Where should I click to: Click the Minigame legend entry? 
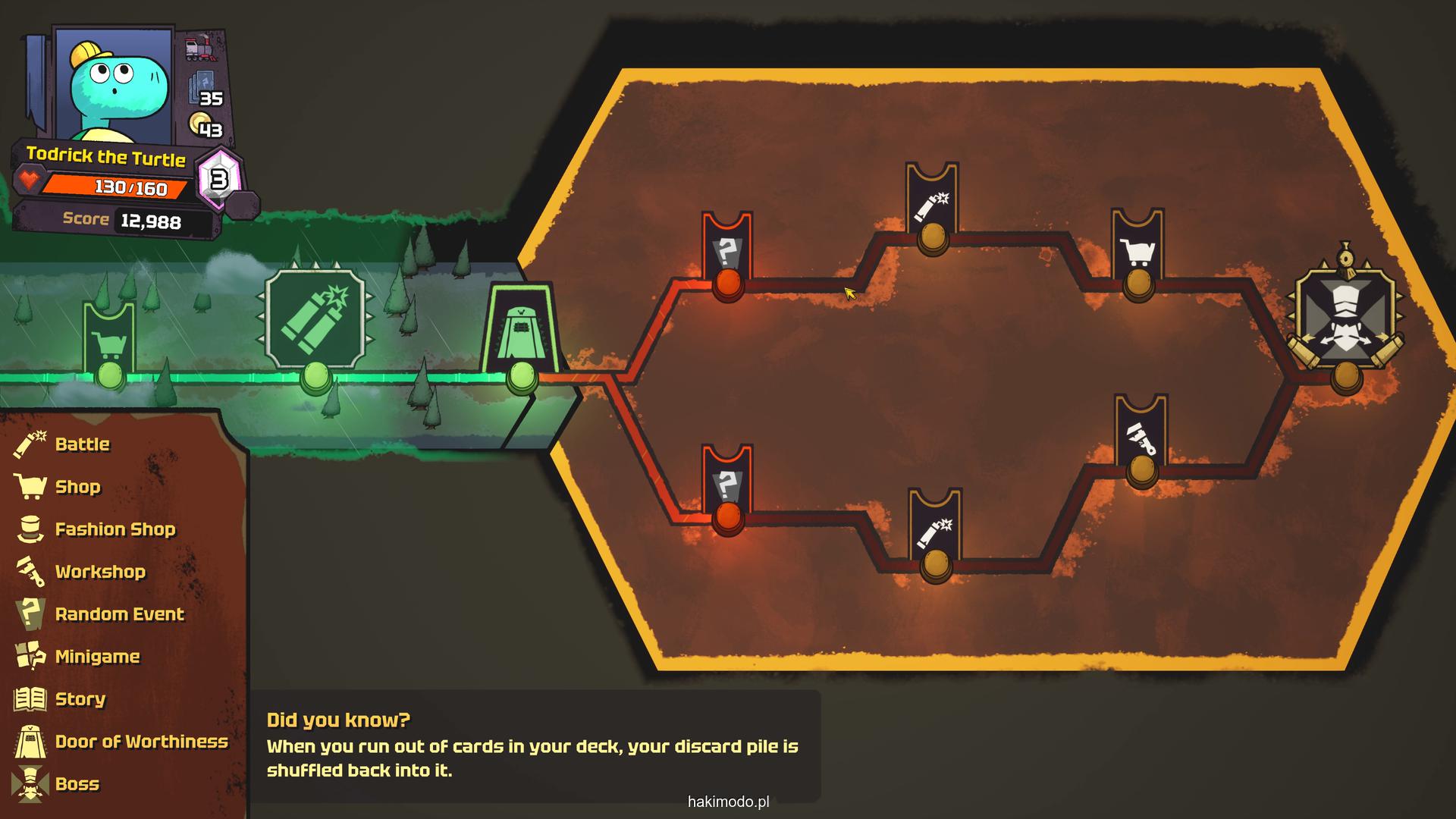[97, 657]
